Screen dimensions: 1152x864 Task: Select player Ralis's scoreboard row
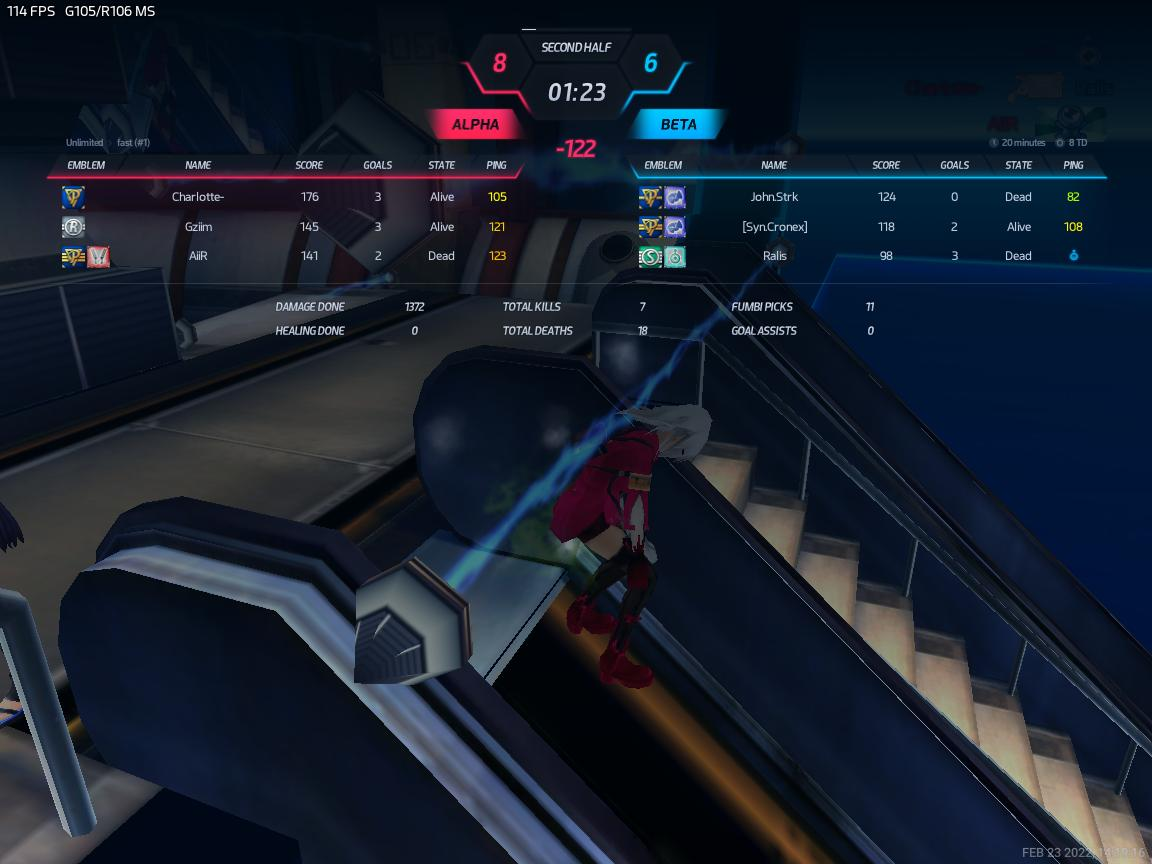(774, 256)
